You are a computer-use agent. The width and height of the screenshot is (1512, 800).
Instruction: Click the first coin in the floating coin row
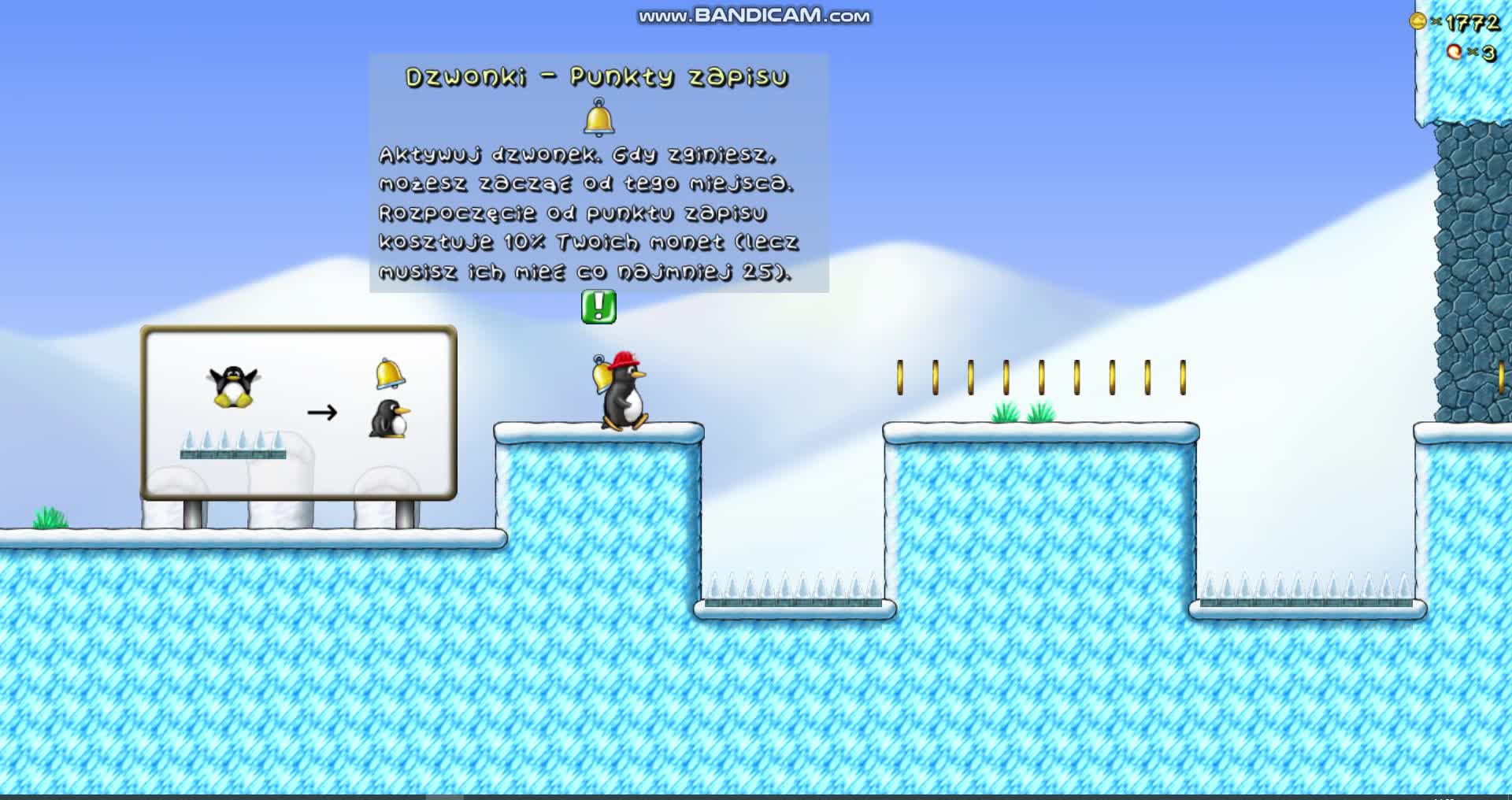(x=900, y=376)
